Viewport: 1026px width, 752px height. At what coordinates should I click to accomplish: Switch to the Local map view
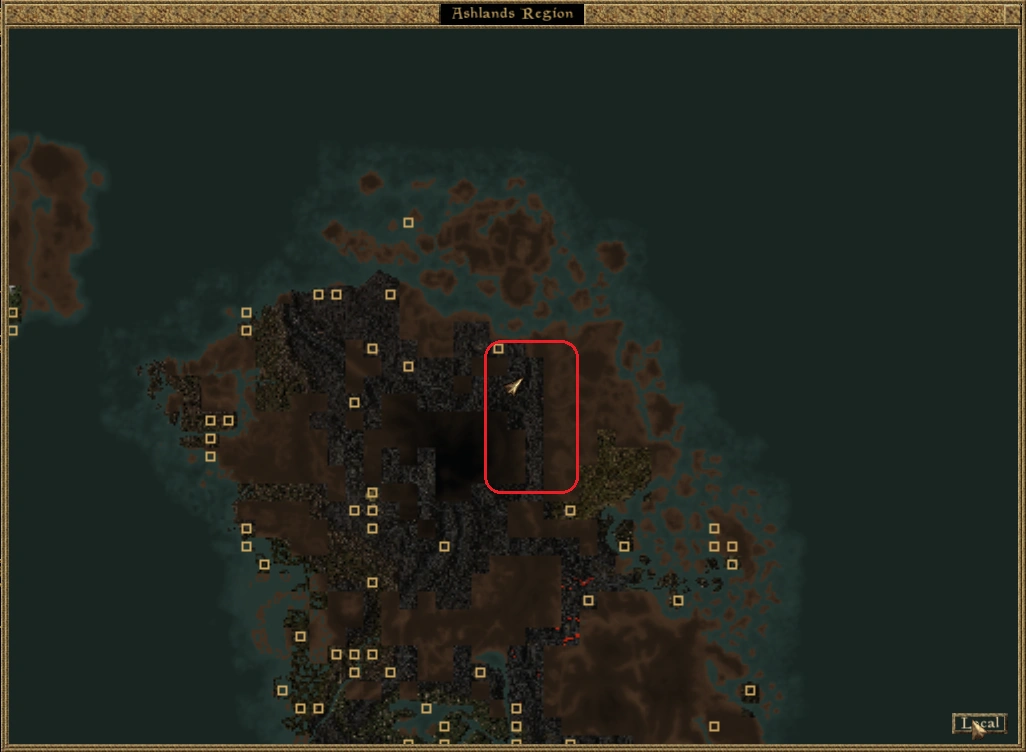click(x=978, y=723)
